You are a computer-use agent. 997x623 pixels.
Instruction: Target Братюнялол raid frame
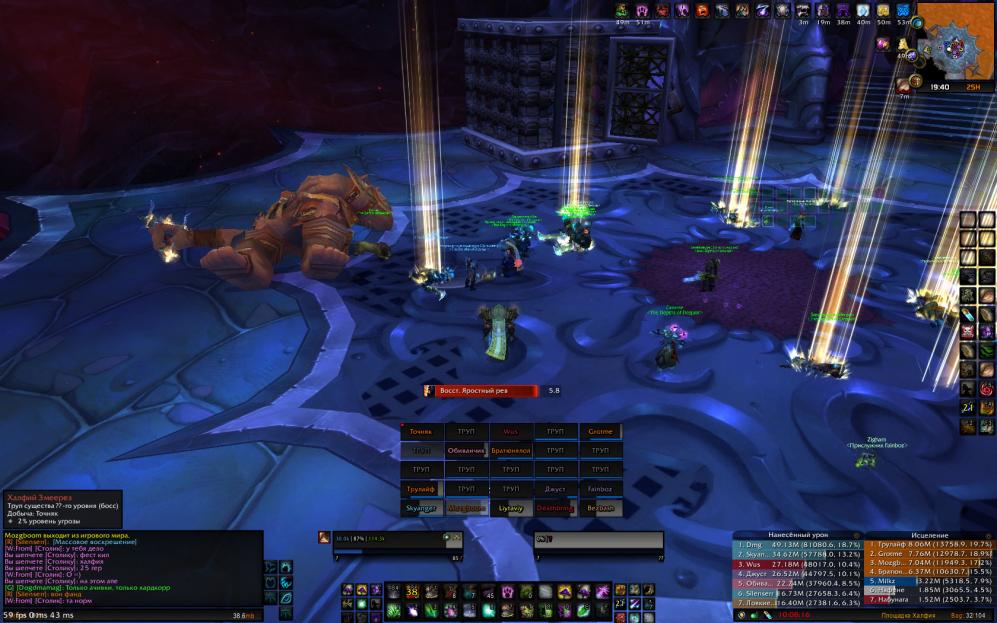(511, 451)
